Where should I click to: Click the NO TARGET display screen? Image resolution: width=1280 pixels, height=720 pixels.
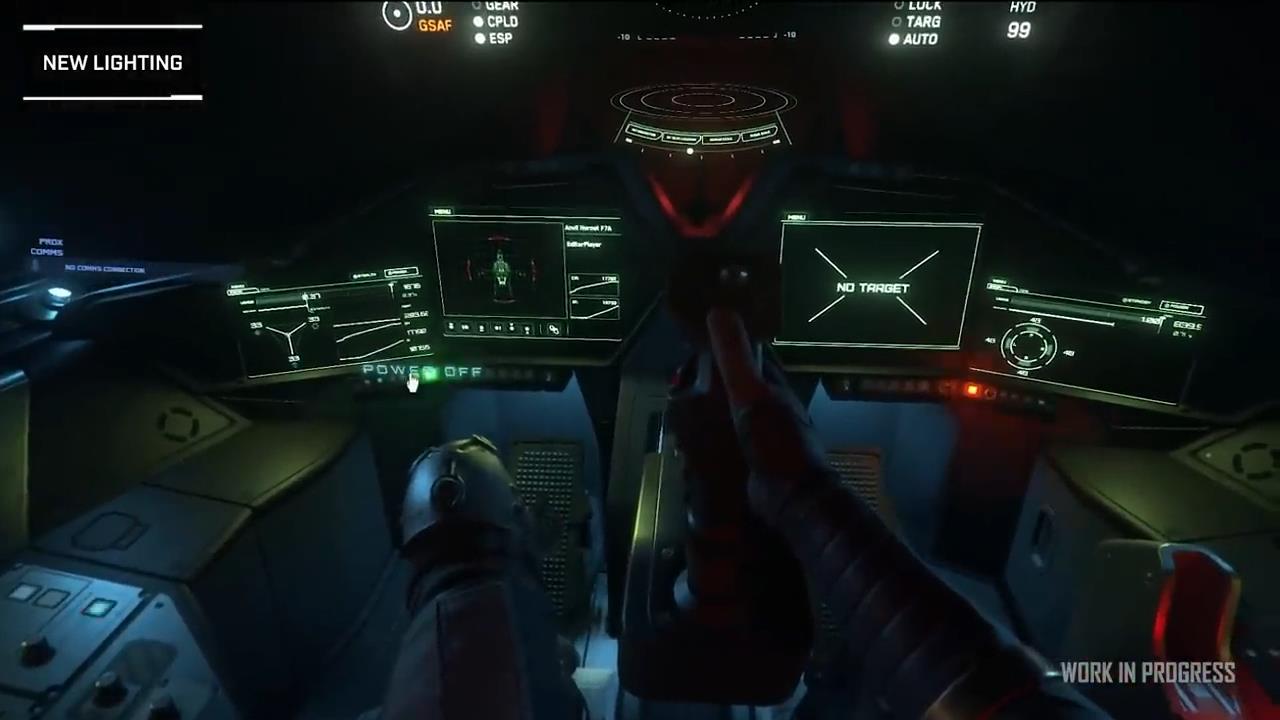pyautogui.click(x=878, y=288)
